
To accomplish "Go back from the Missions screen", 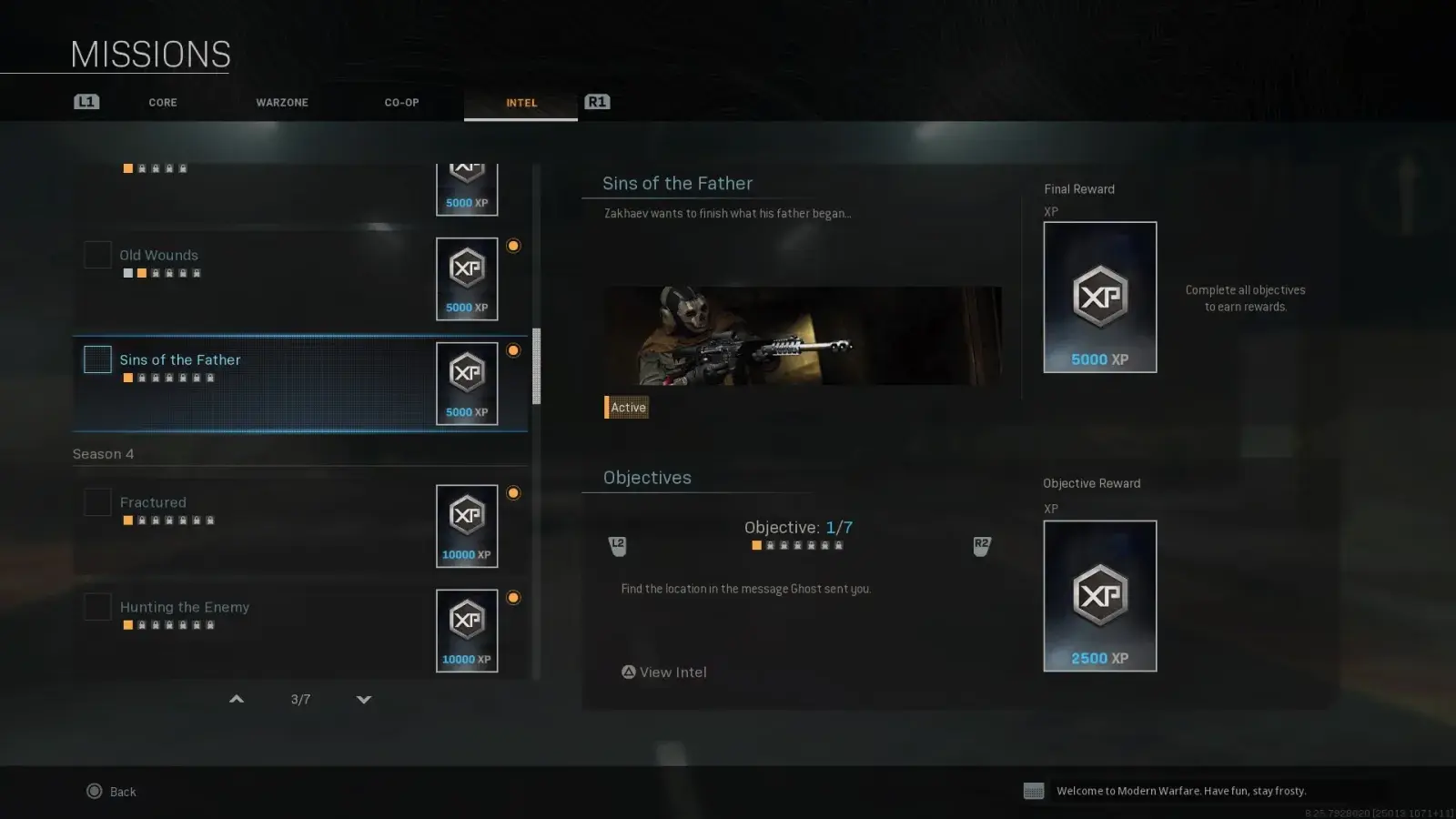I will 111,792.
